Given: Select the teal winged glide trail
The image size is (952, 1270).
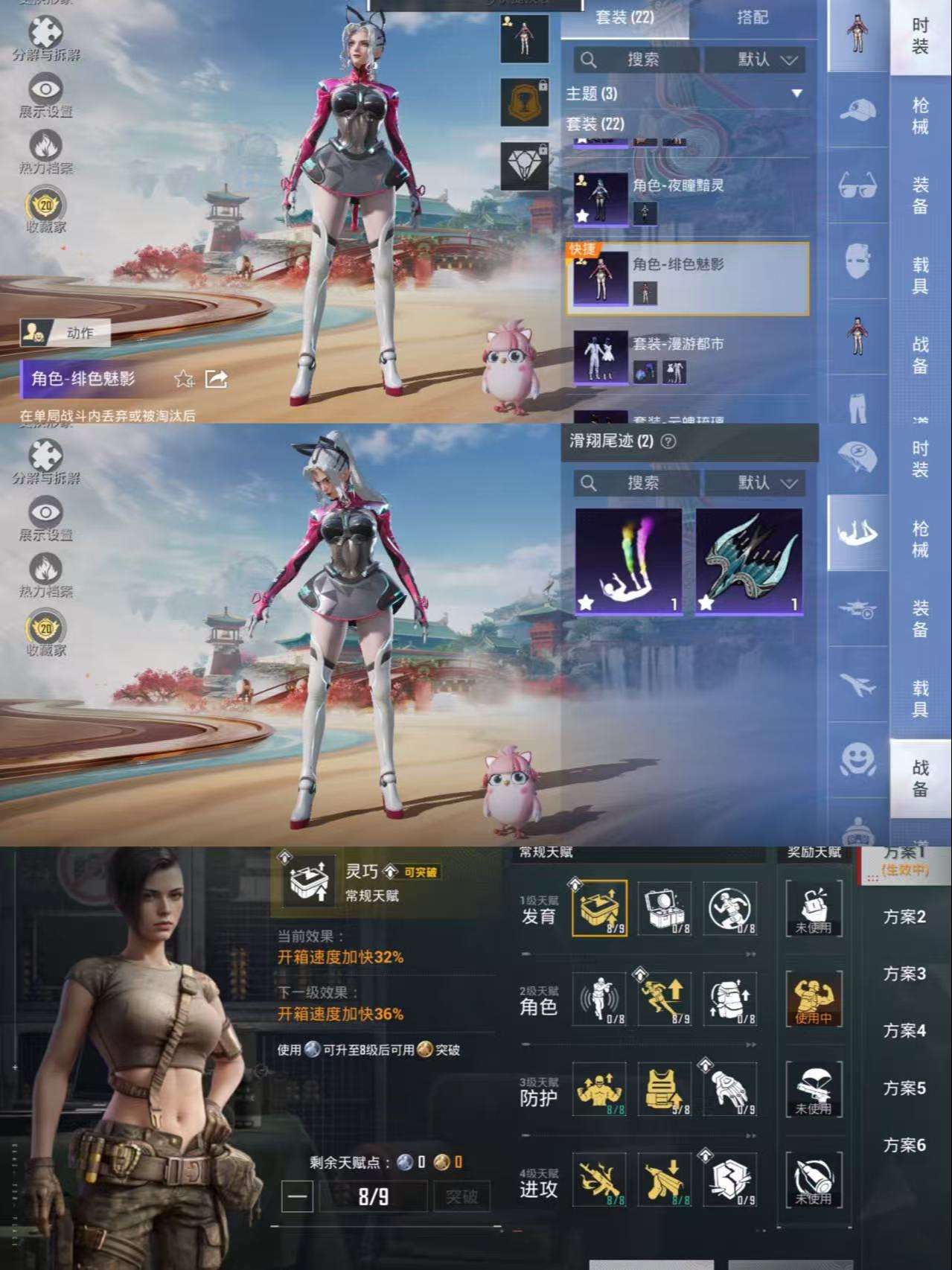Looking at the screenshot, I should click(749, 561).
